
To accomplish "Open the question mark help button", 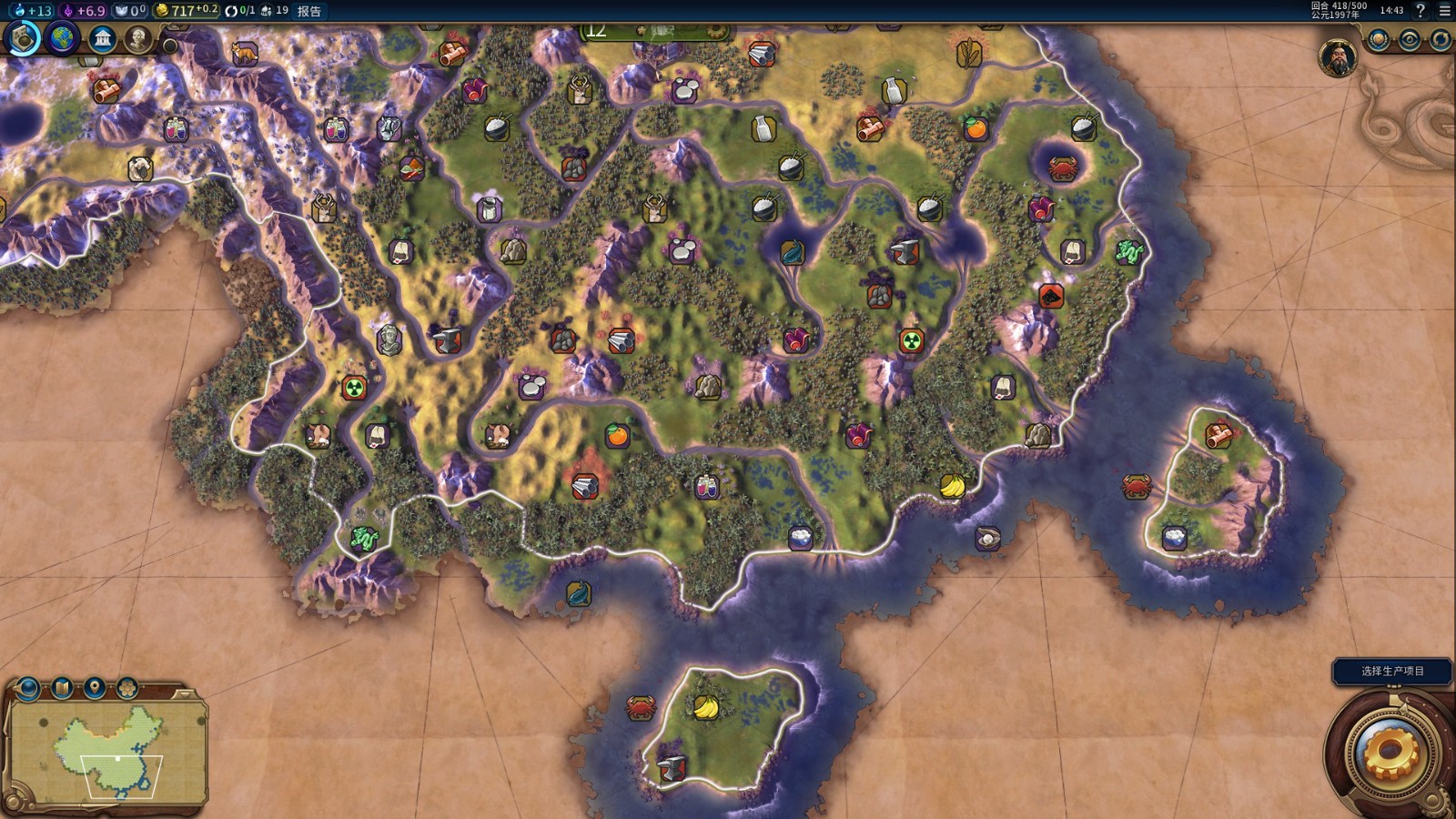I will pos(1421,11).
